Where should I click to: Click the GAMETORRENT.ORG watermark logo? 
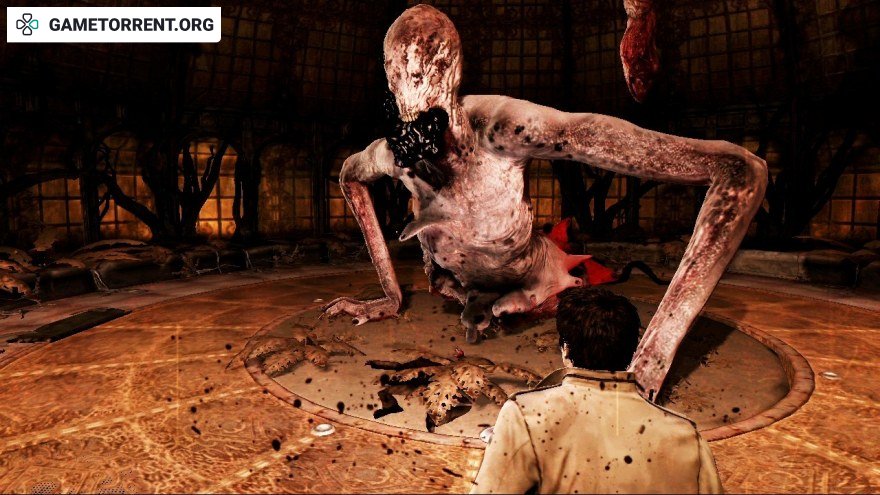point(113,25)
